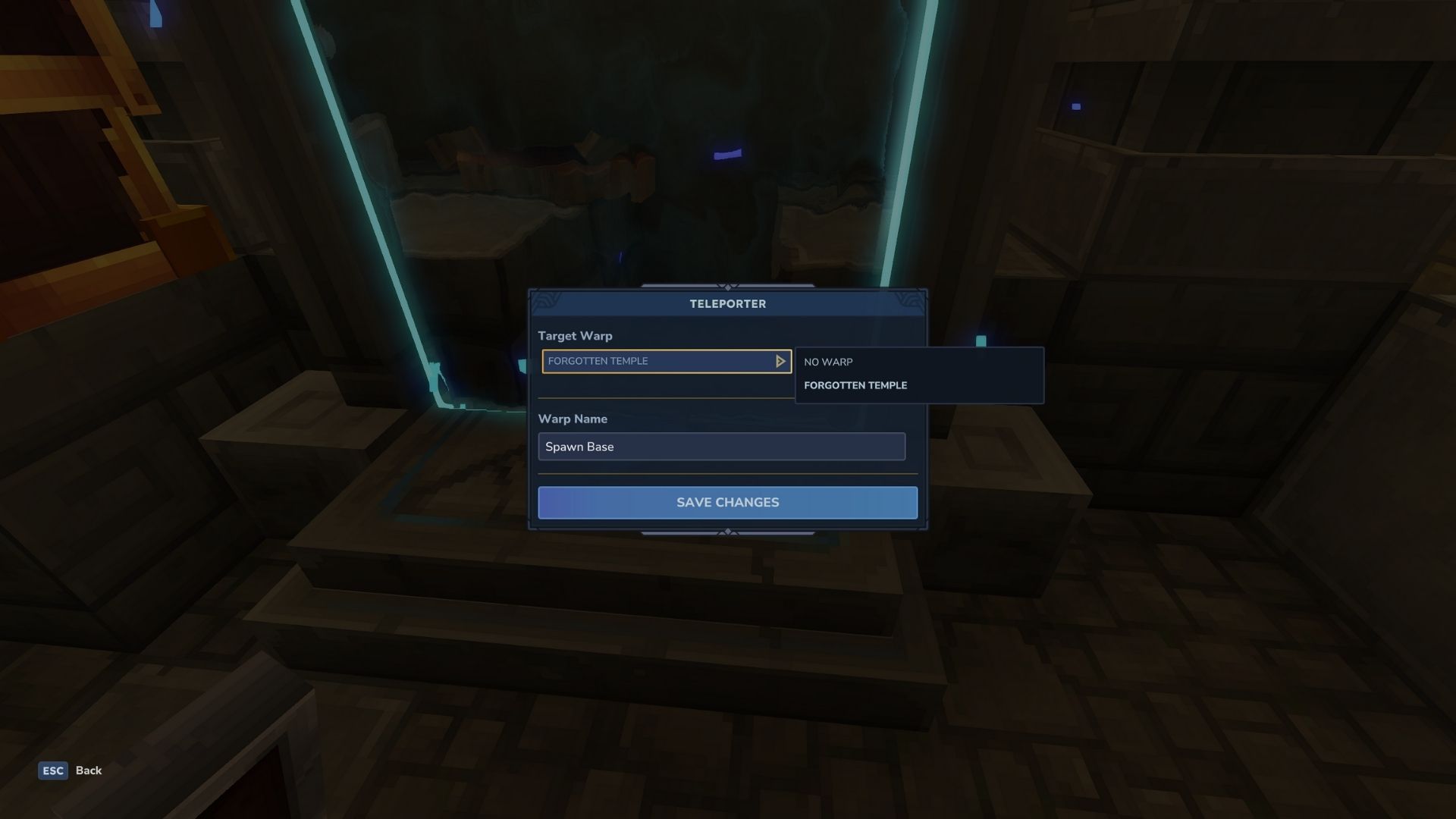This screenshot has width=1456, height=819.
Task: Click the Target Warp section label
Action: [576, 335]
